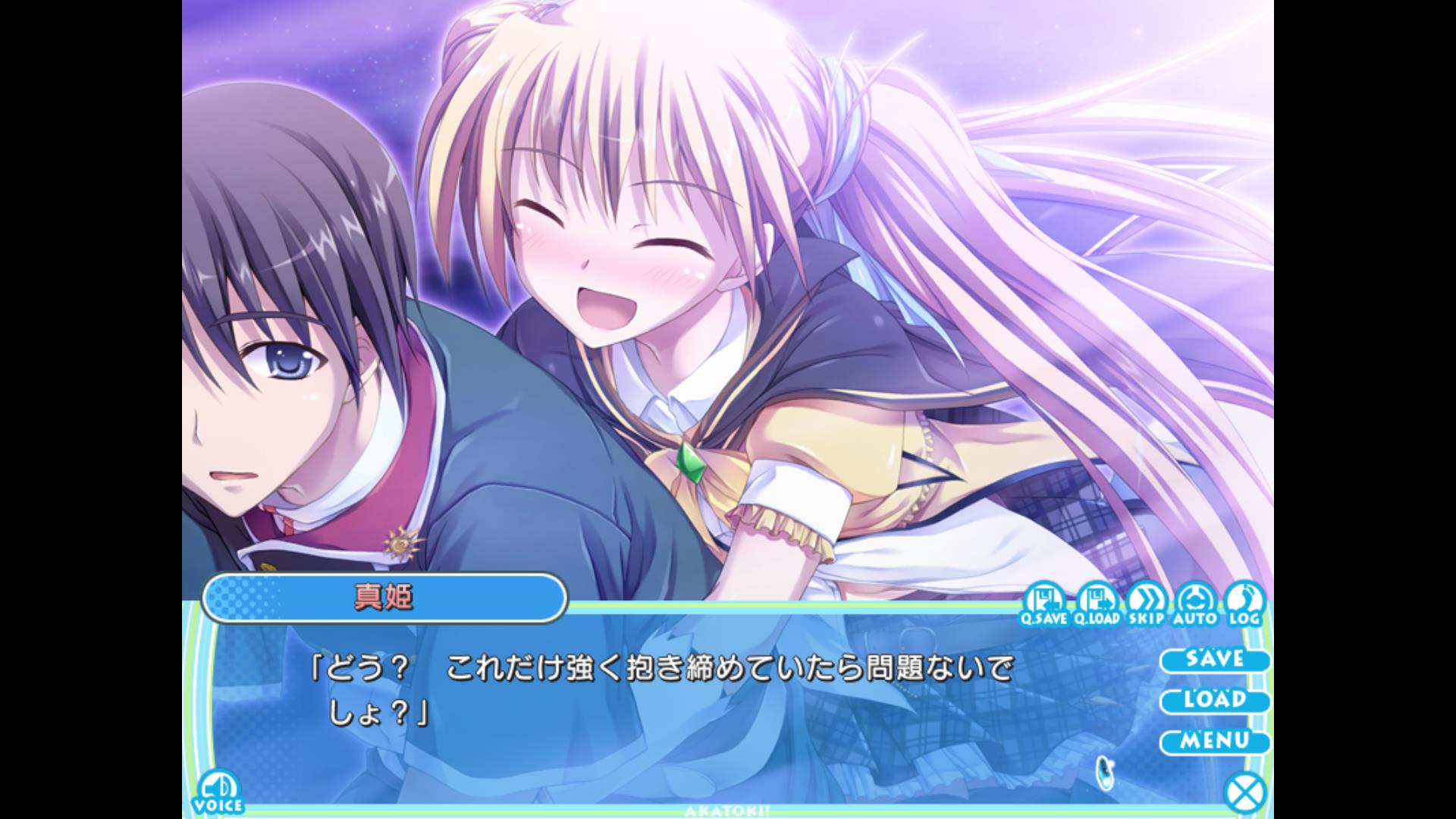Open the MENU button
The width and height of the screenshot is (1456, 819).
click(x=1214, y=741)
